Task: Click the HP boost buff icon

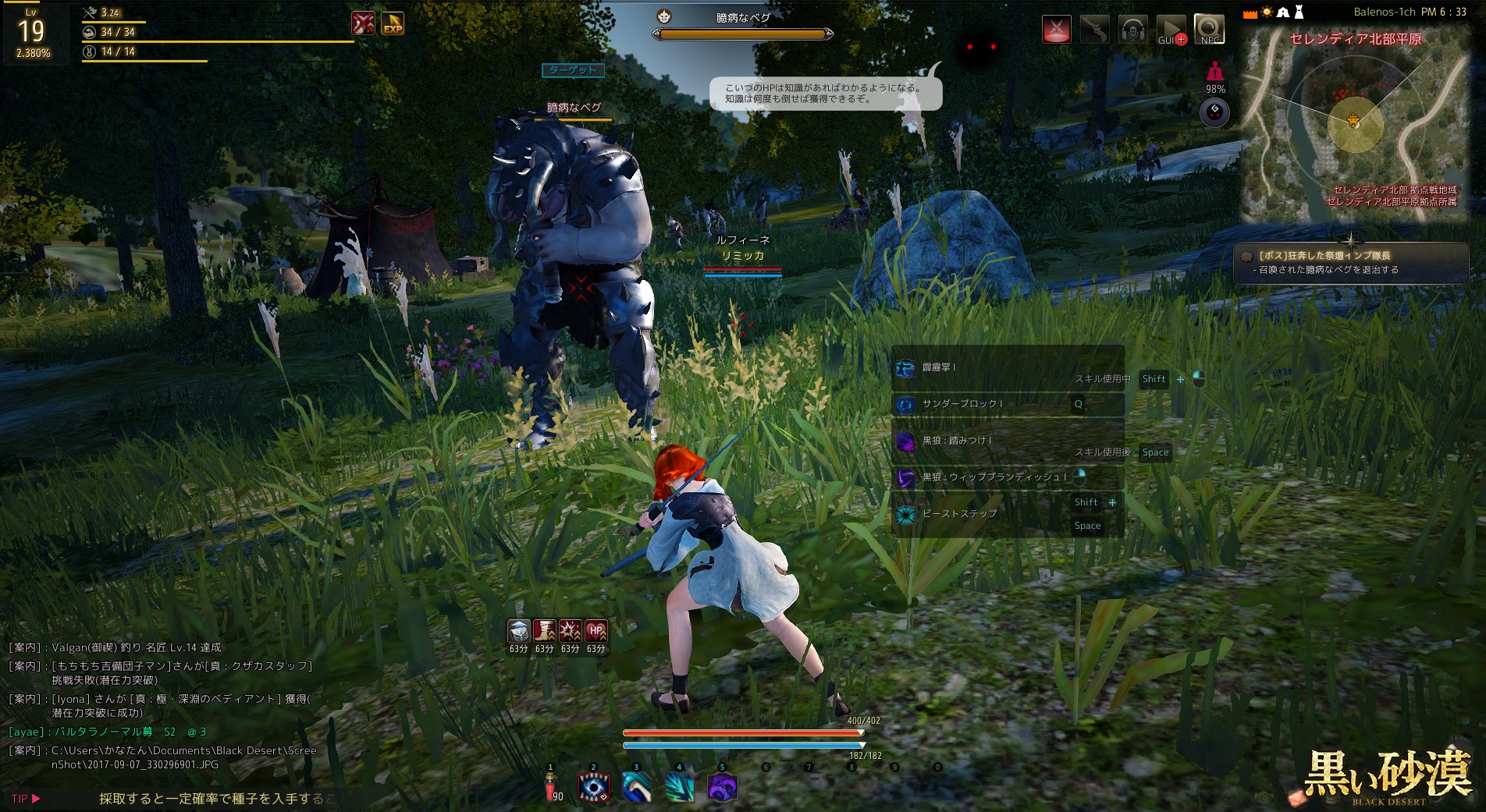Action: point(596,630)
